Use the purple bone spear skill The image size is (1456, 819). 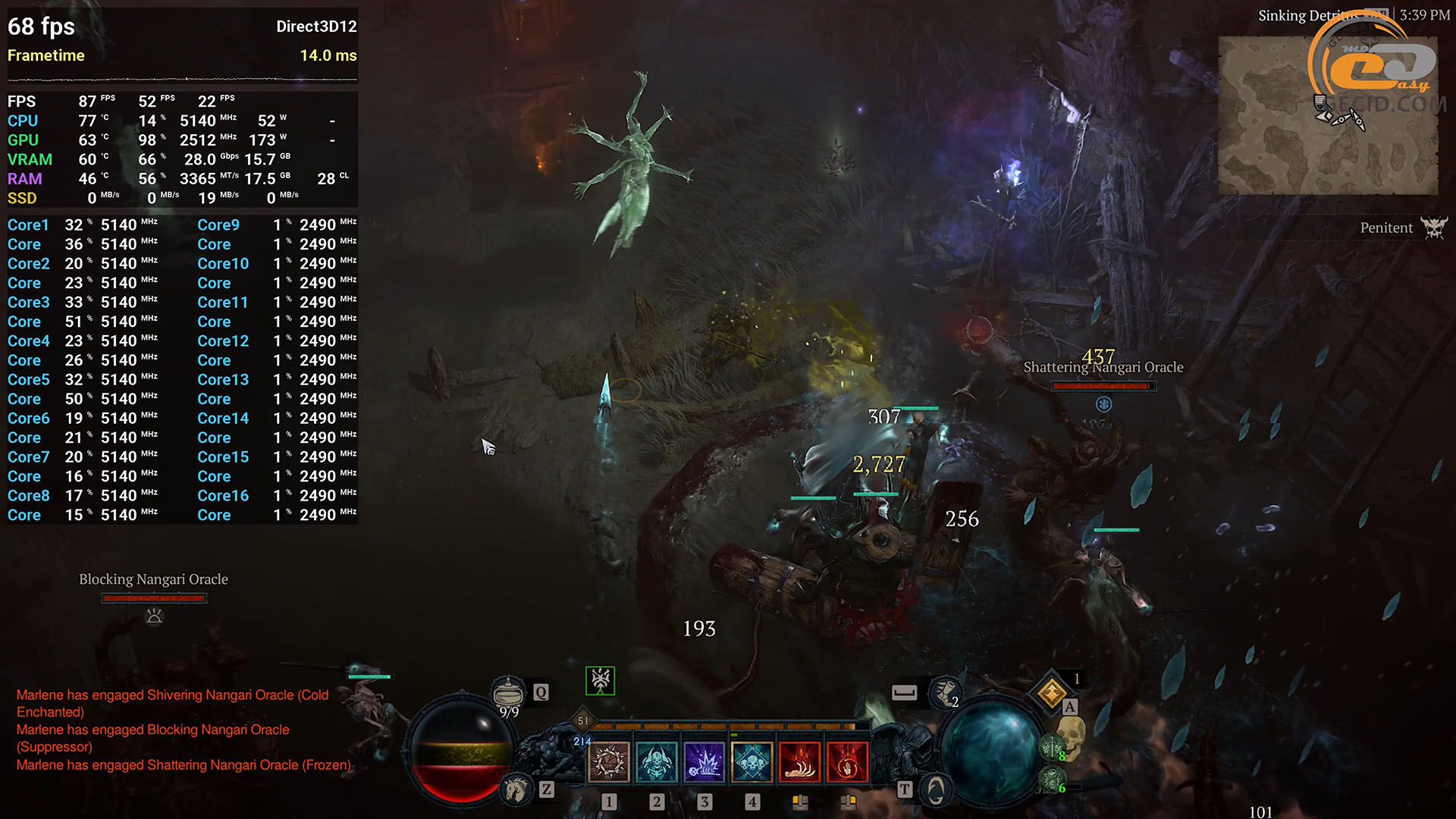coord(704,761)
